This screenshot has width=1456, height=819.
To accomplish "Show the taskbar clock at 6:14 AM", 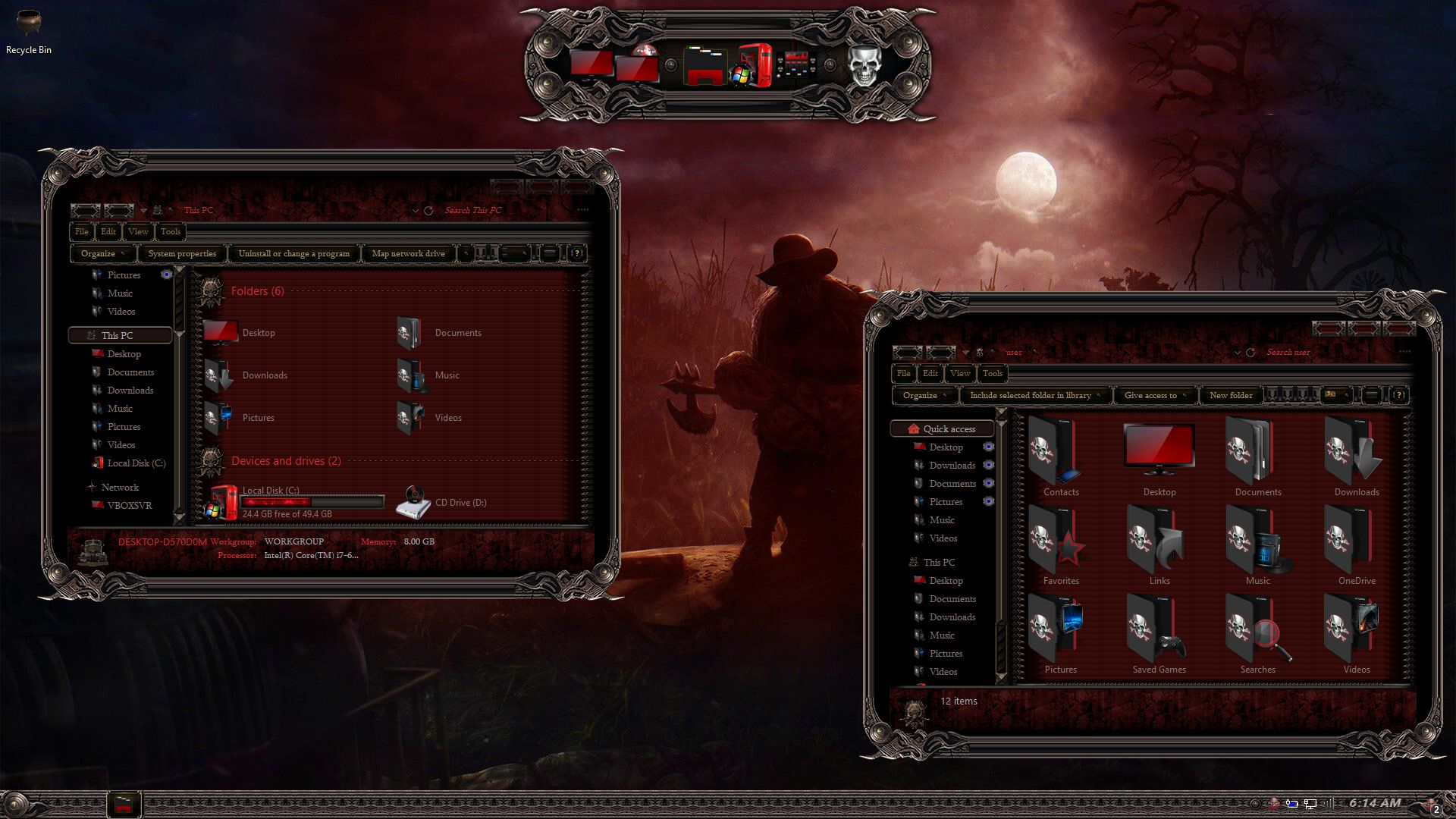I will (1374, 803).
